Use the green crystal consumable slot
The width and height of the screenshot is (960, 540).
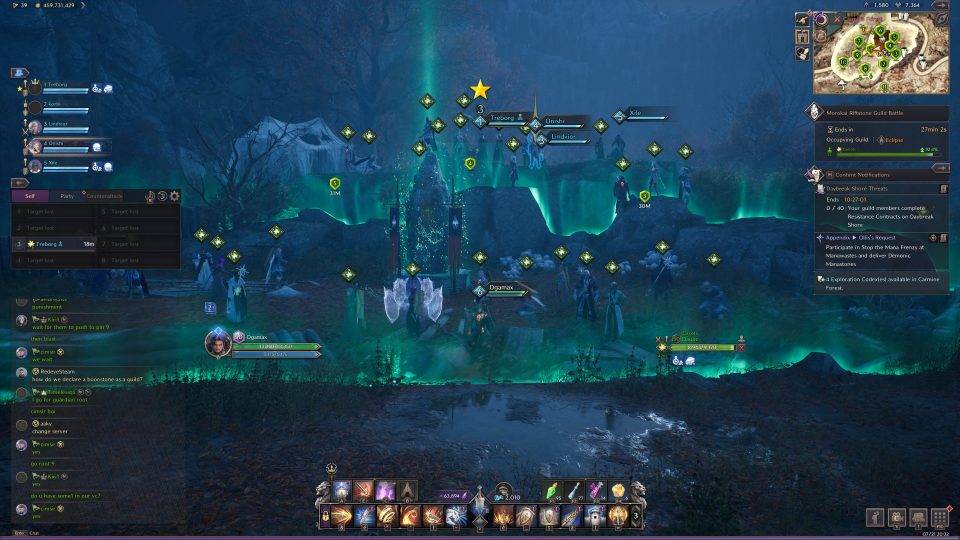pyautogui.click(x=555, y=490)
